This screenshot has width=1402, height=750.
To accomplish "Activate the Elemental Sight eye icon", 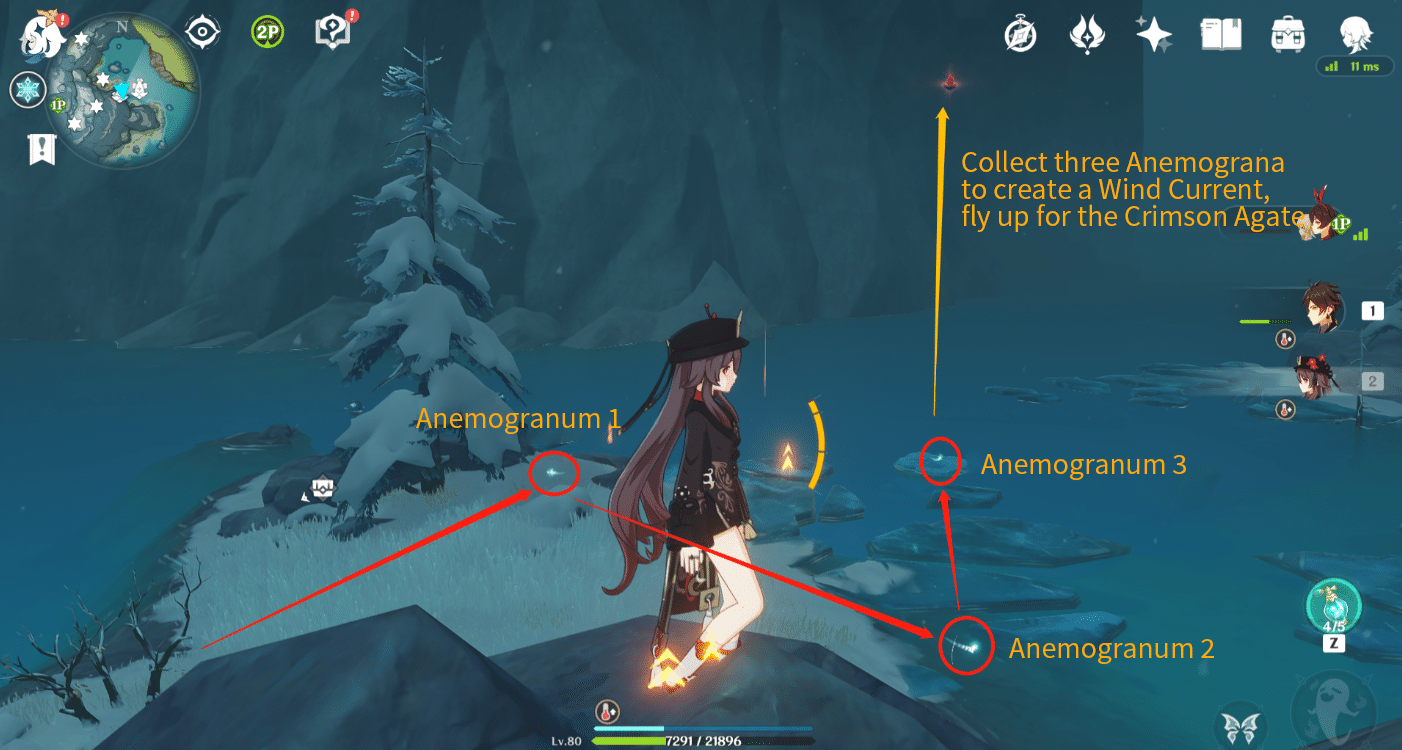I will 203,32.
